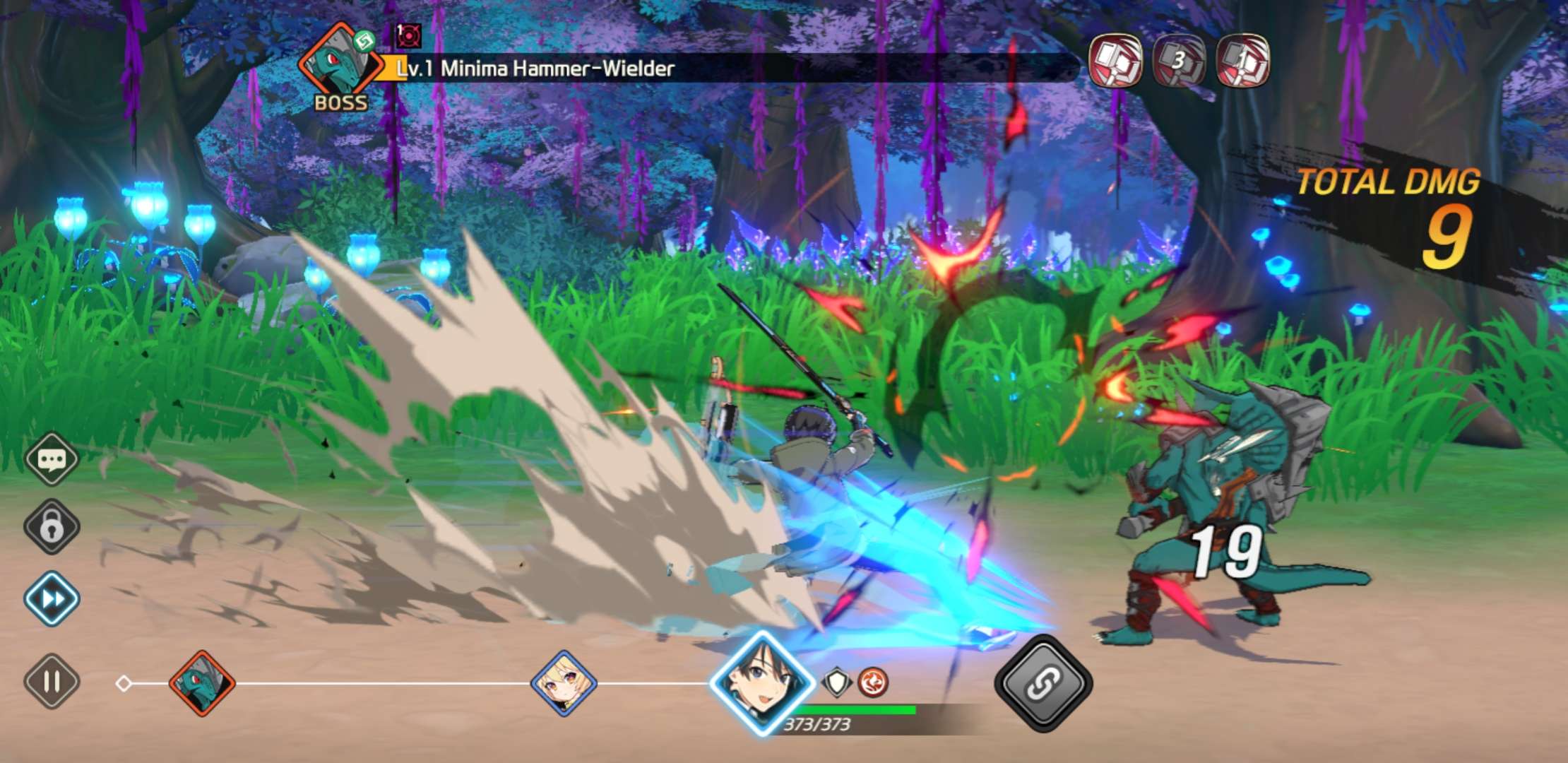
Task: View the red swirl buff icon
Action: (x=873, y=682)
